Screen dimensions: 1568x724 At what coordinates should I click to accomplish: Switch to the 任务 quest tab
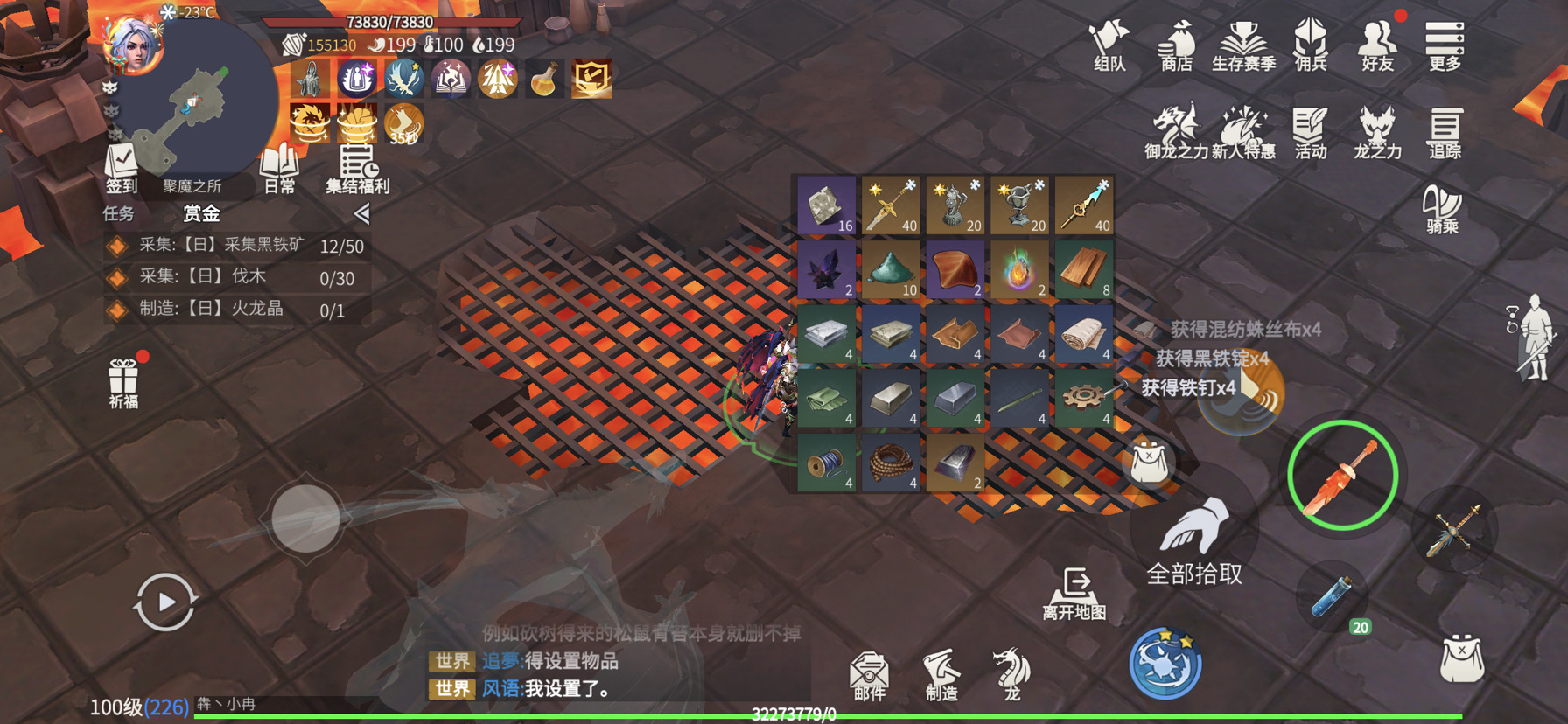click(x=119, y=213)
